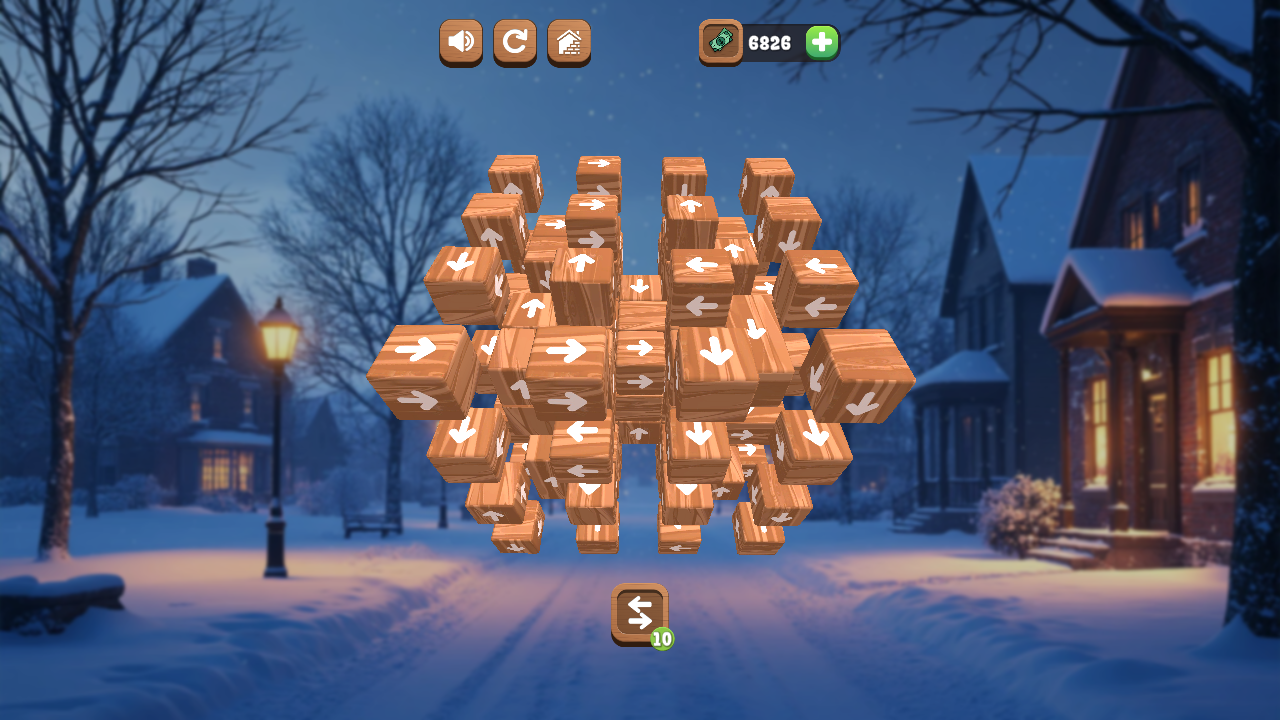The height and width of the screenshot is (720, 1280).
Task: Click the cash balance showing 6826
Action: [770, 43]
